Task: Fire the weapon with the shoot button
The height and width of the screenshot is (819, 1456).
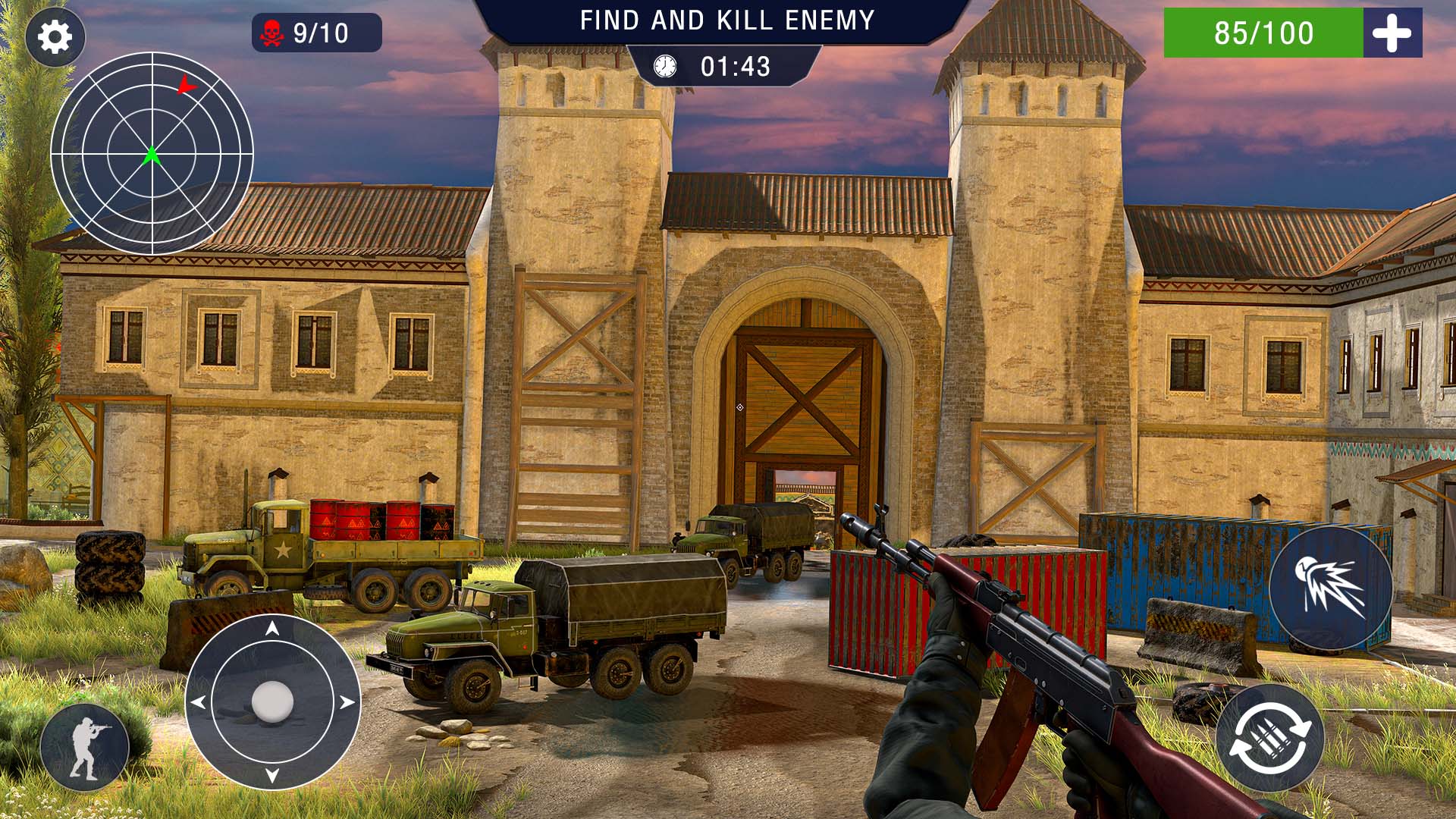Action: pos(1331,588)
